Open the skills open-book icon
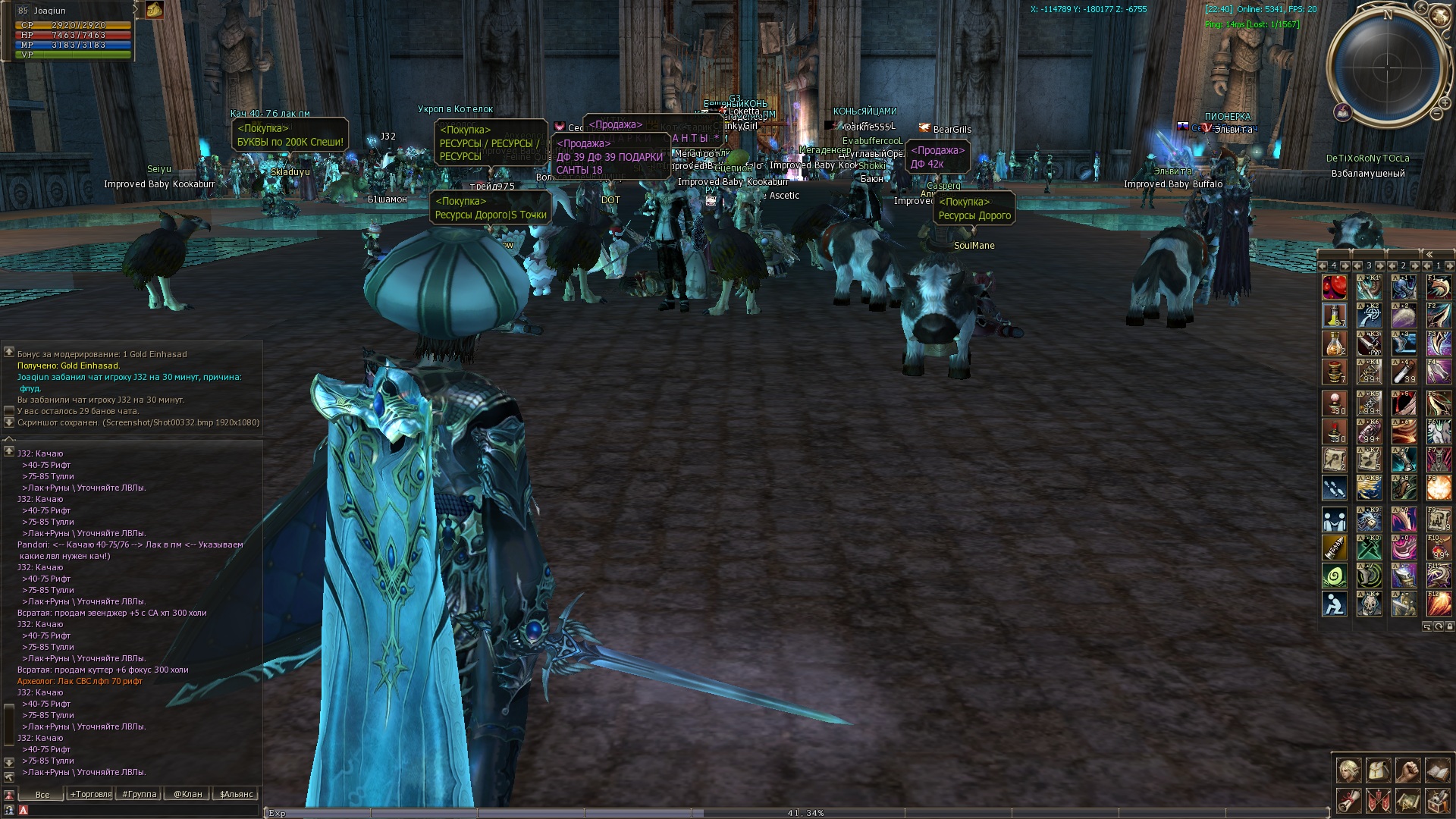1456x819 pixels. [1437, 771]
